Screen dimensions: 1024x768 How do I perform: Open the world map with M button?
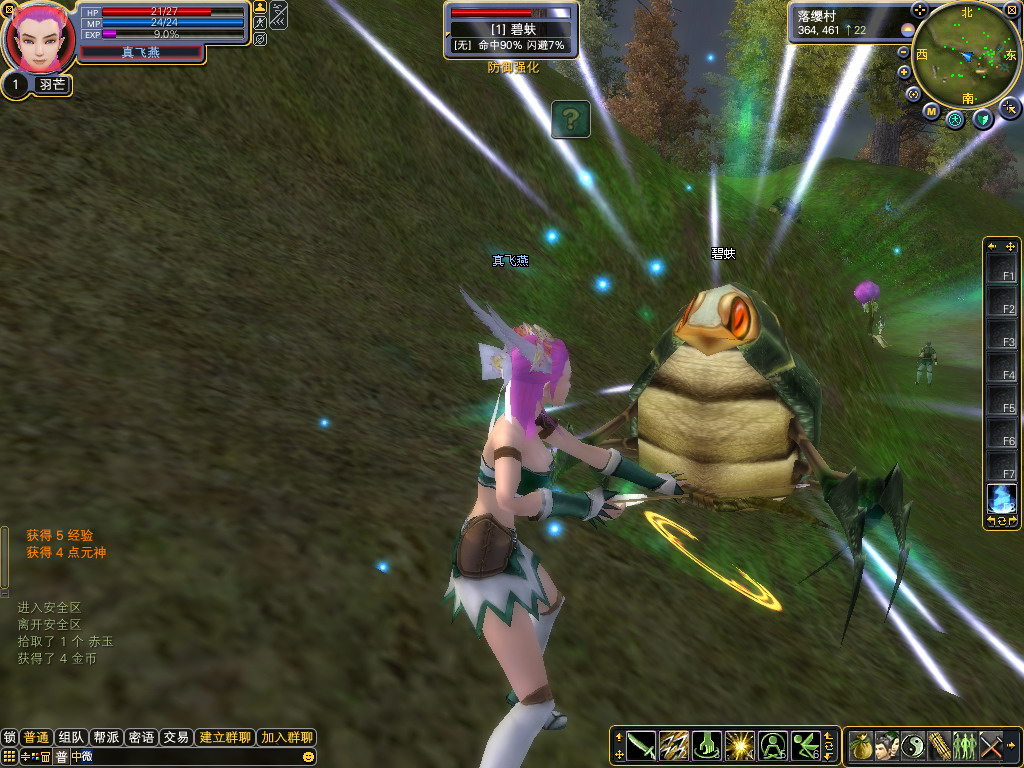point(931,112)
